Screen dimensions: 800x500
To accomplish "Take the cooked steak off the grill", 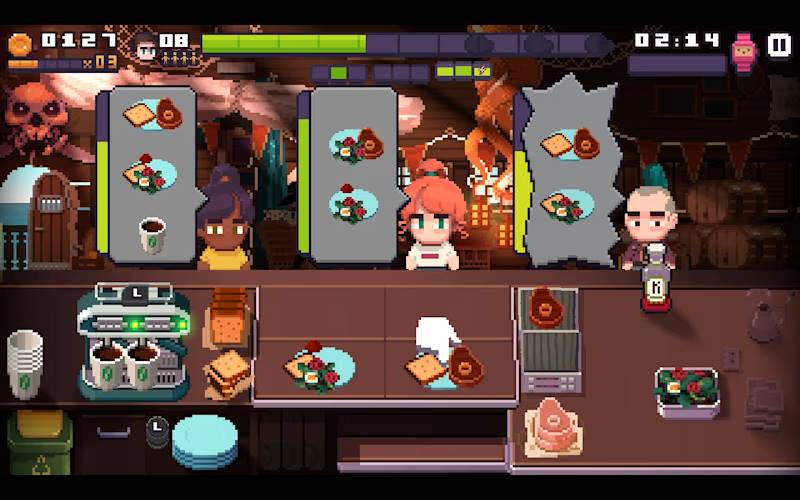I will [546, 308].
